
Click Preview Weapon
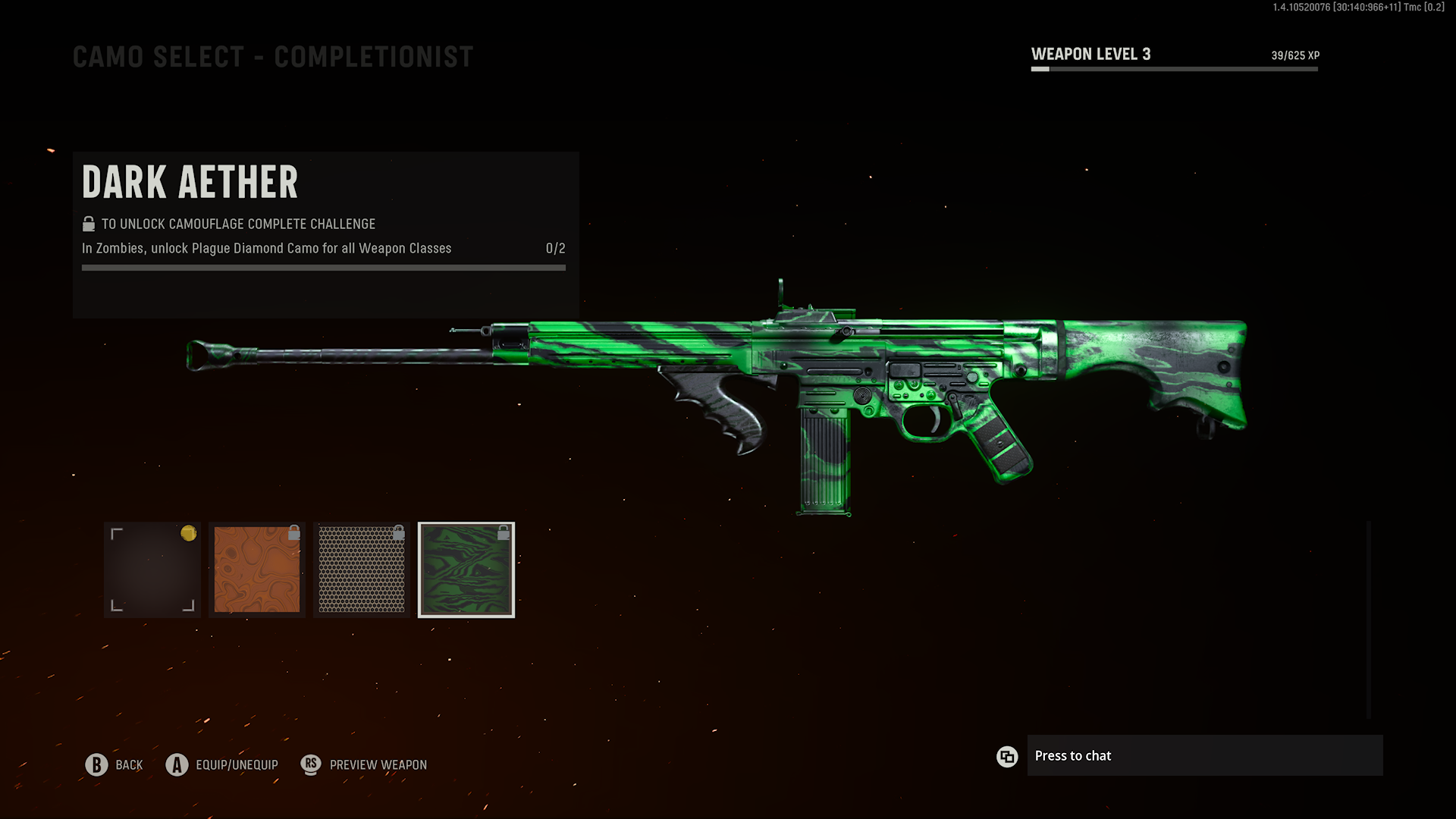377,764
